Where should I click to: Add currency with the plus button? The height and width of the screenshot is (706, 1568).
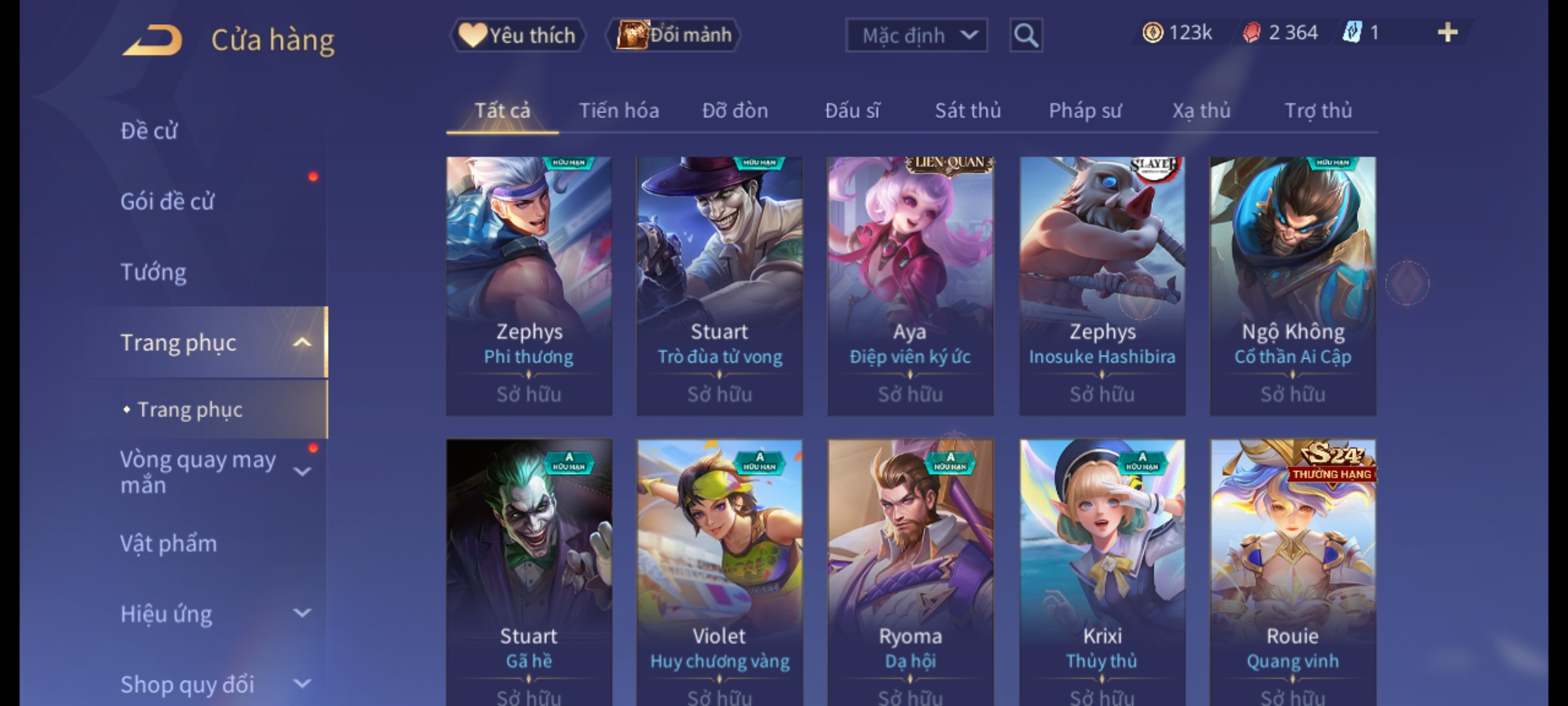pos(1447,33)
